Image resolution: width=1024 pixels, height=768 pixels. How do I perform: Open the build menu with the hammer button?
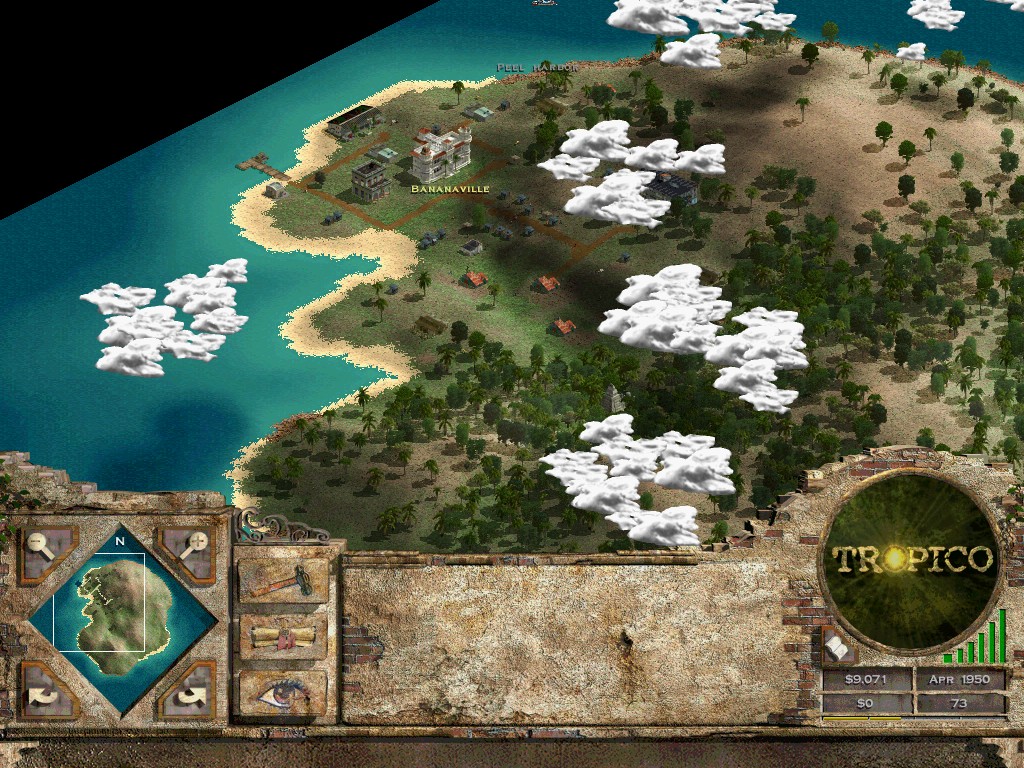[x=283, y=581]
